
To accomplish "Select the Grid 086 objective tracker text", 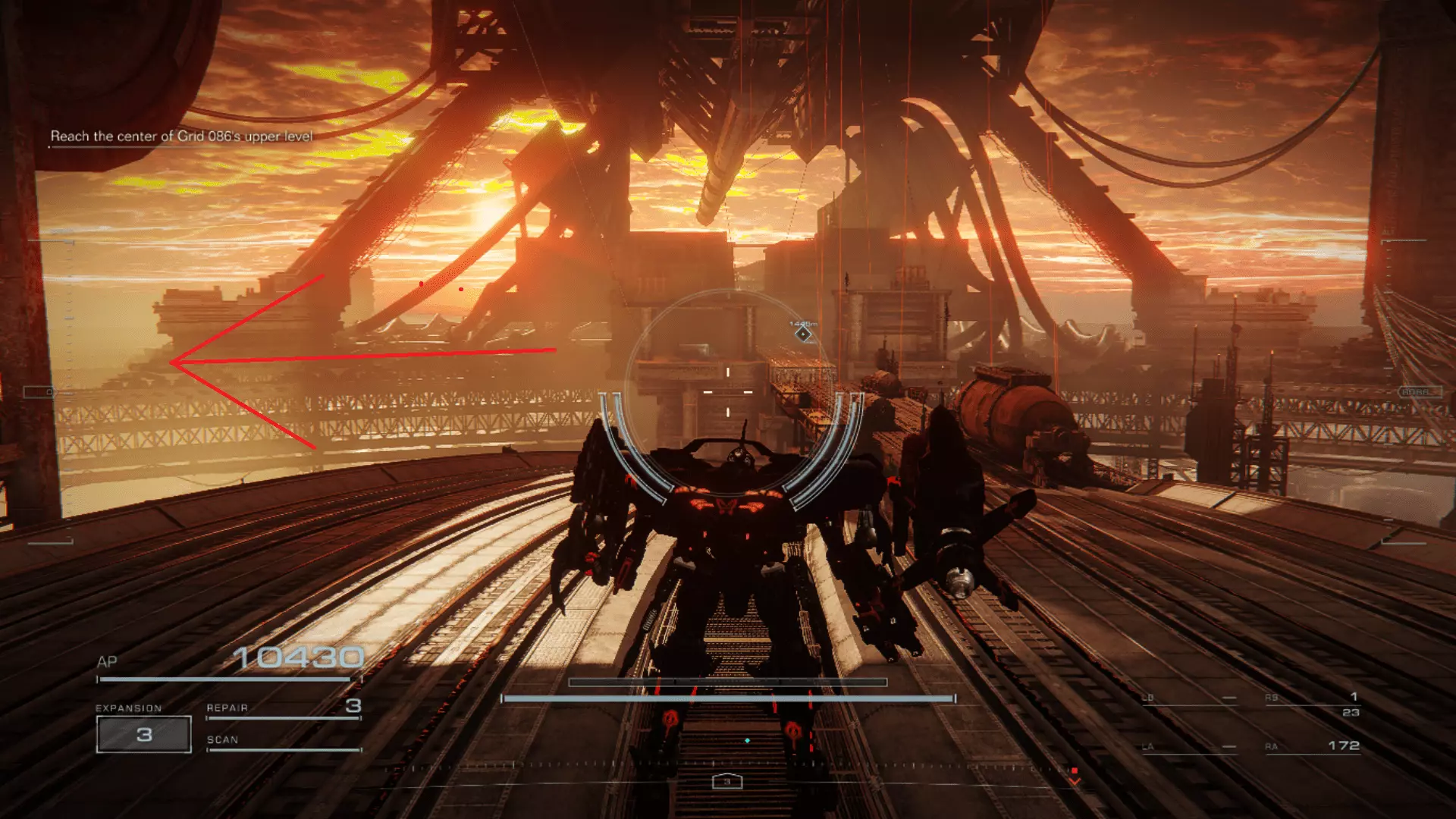I will [181, 136].
